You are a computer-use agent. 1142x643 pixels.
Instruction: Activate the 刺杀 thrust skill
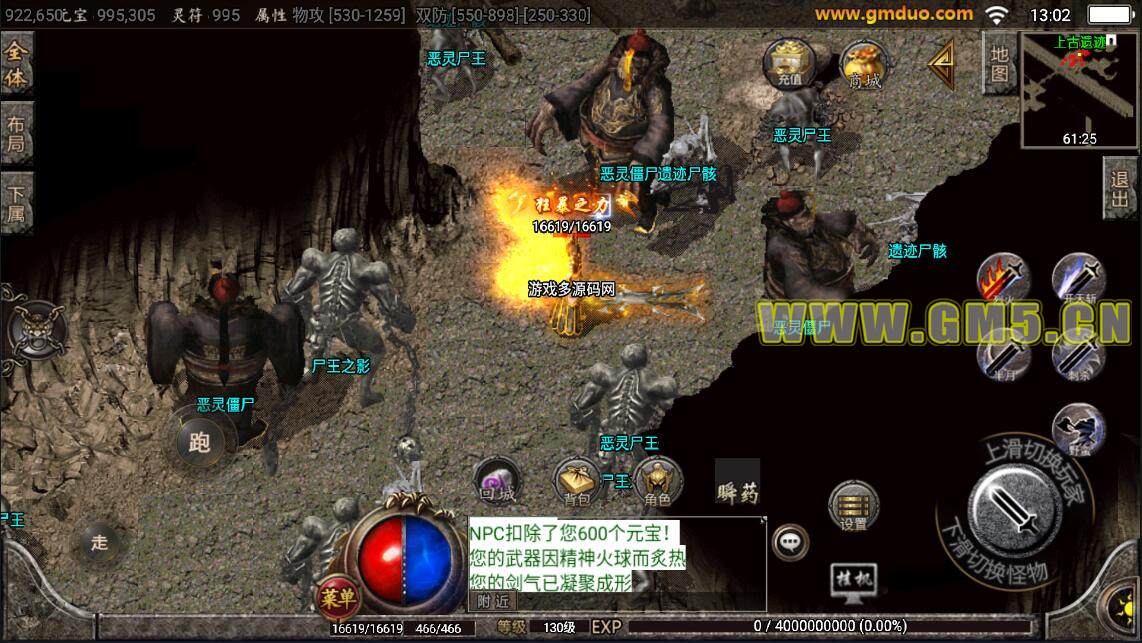click(1078, 354)
